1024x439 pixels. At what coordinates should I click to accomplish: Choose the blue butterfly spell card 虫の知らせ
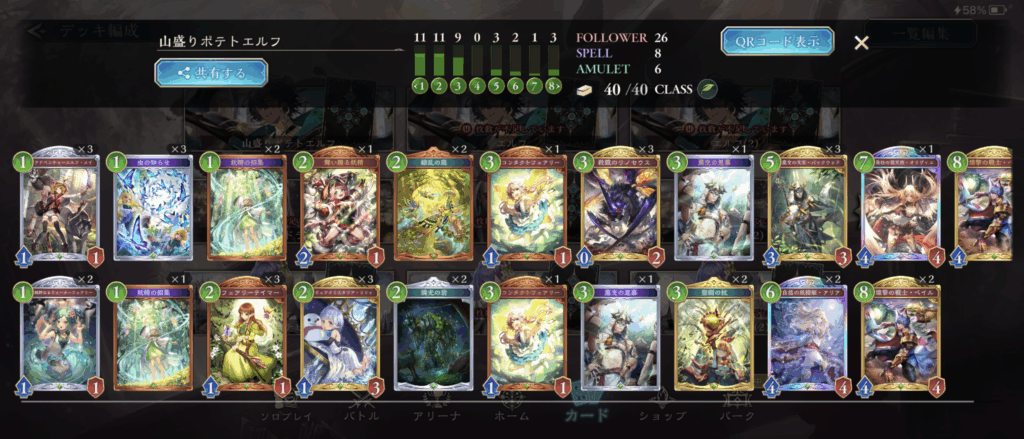pyautogui.click(x=152, y=207)
